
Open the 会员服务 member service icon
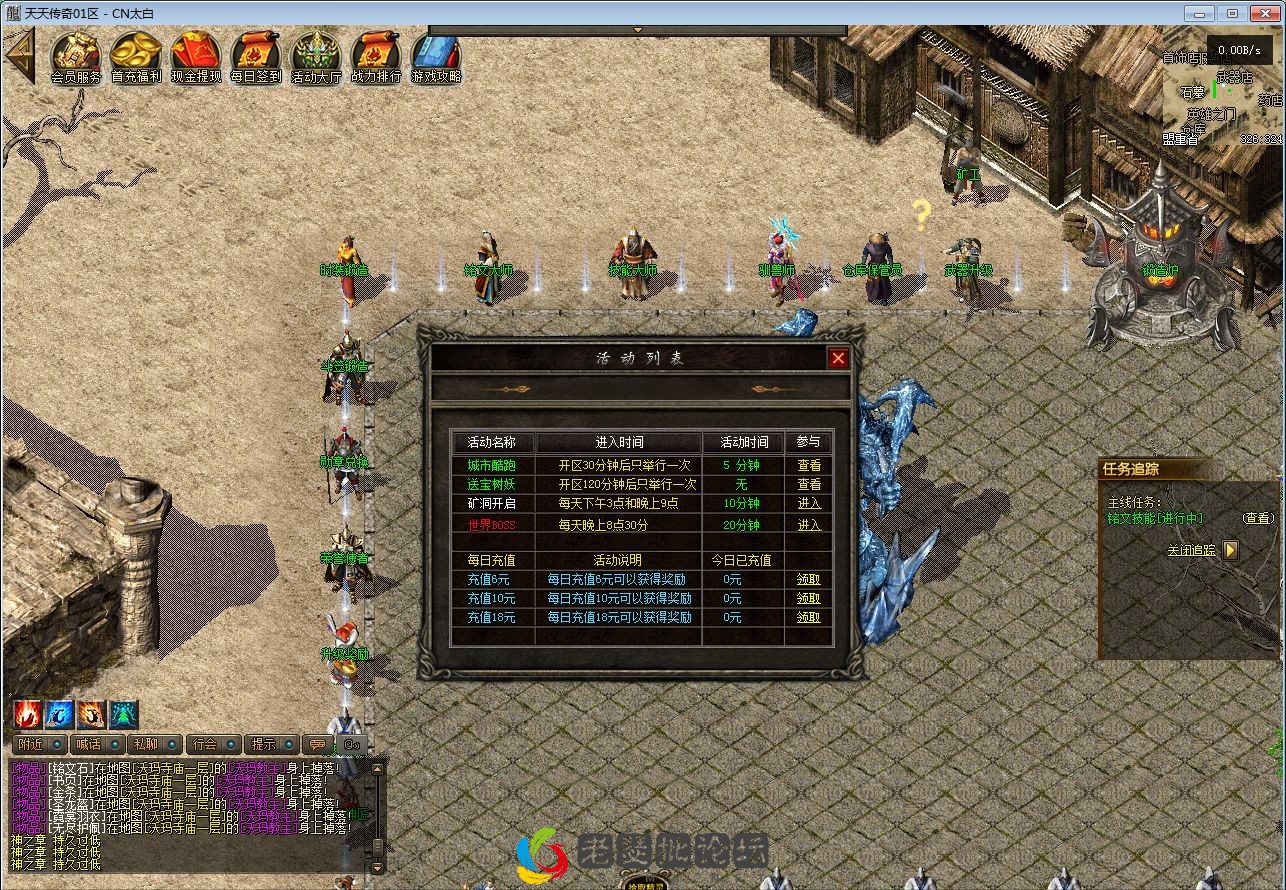pyautogui.click(x=76, y=53)
